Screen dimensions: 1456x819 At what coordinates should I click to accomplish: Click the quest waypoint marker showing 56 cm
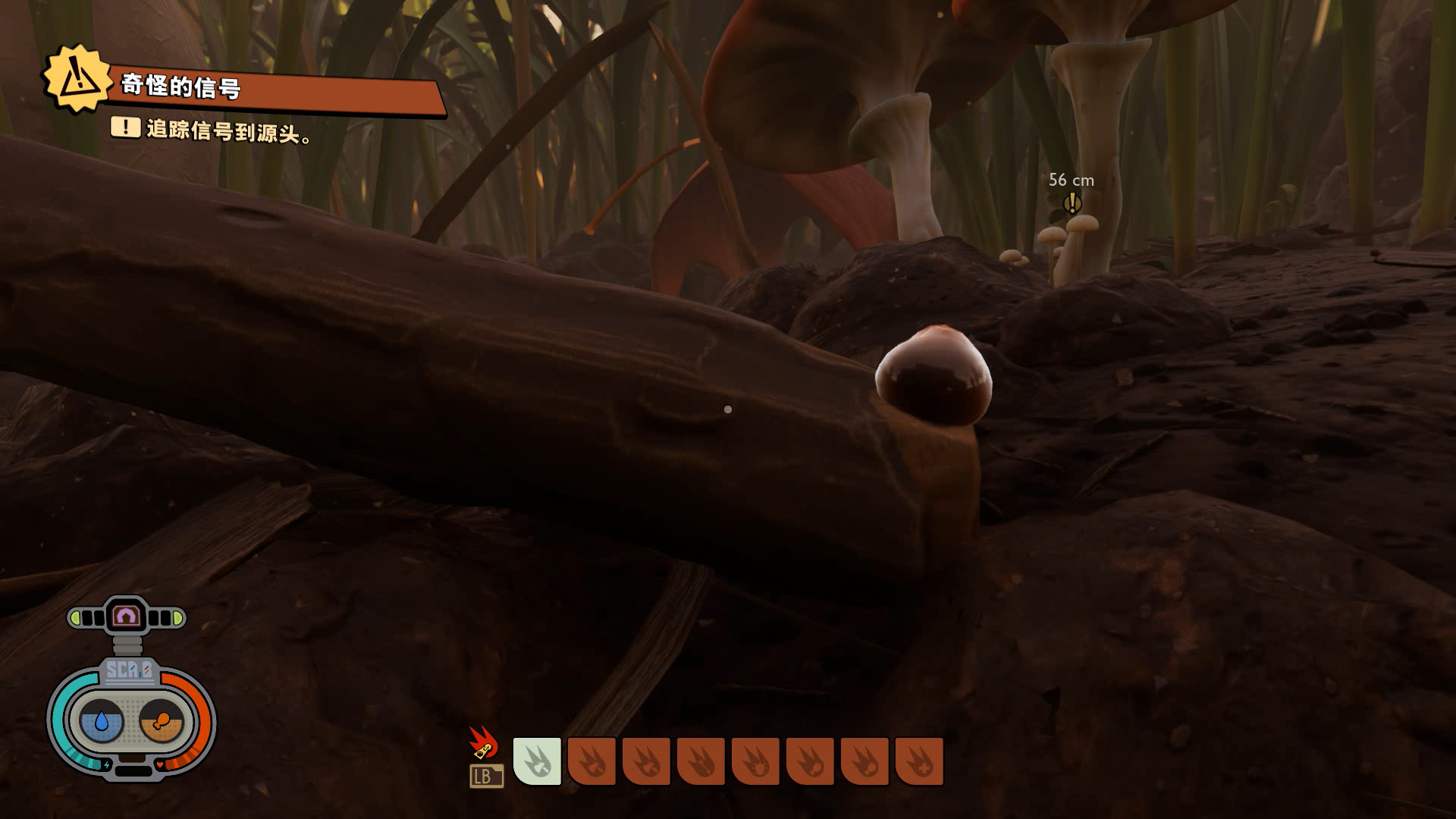[1072, 202]
